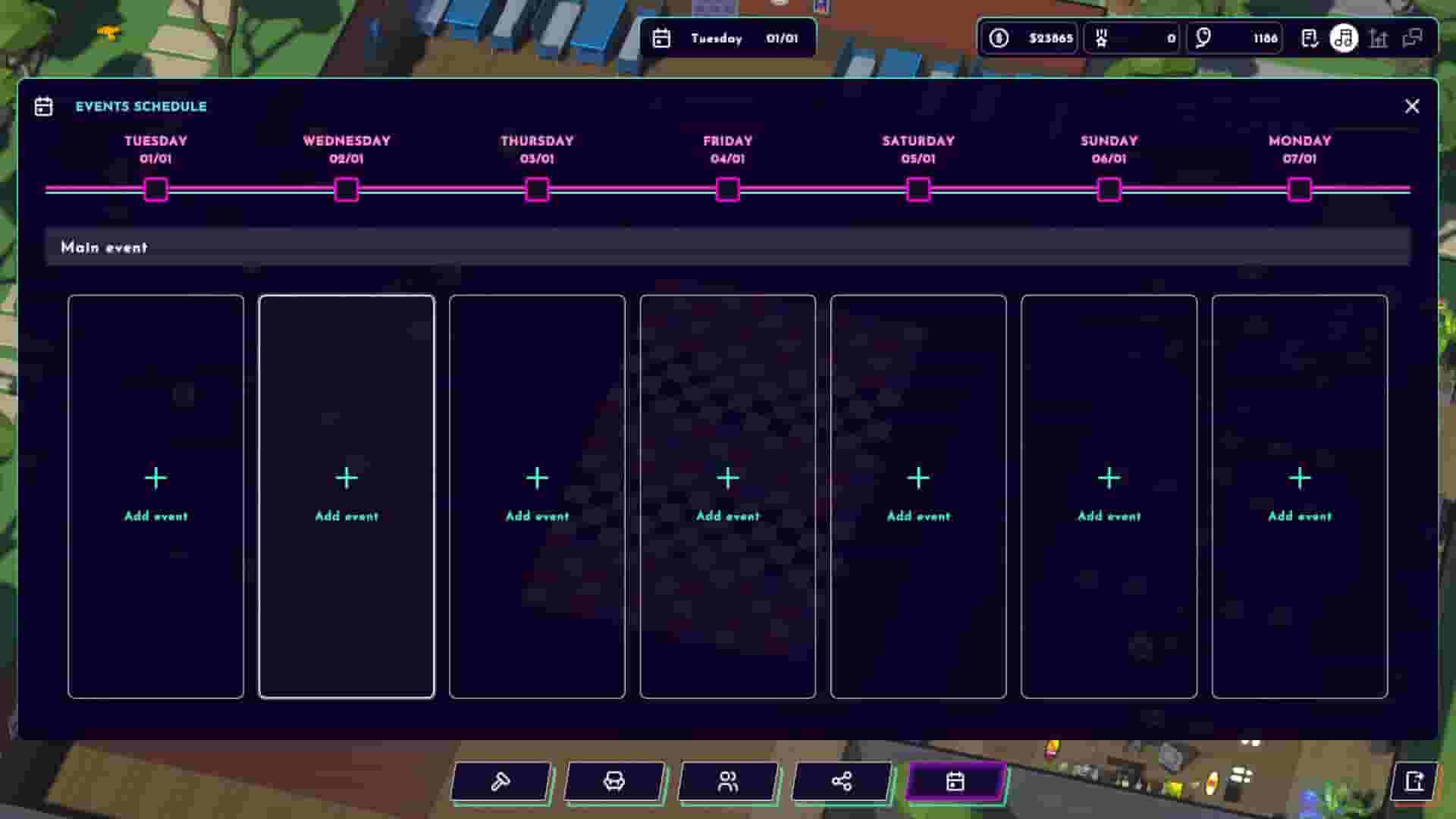Open the build hammer tool
The height and width of the screenshot is (819, 1456).
501,781
